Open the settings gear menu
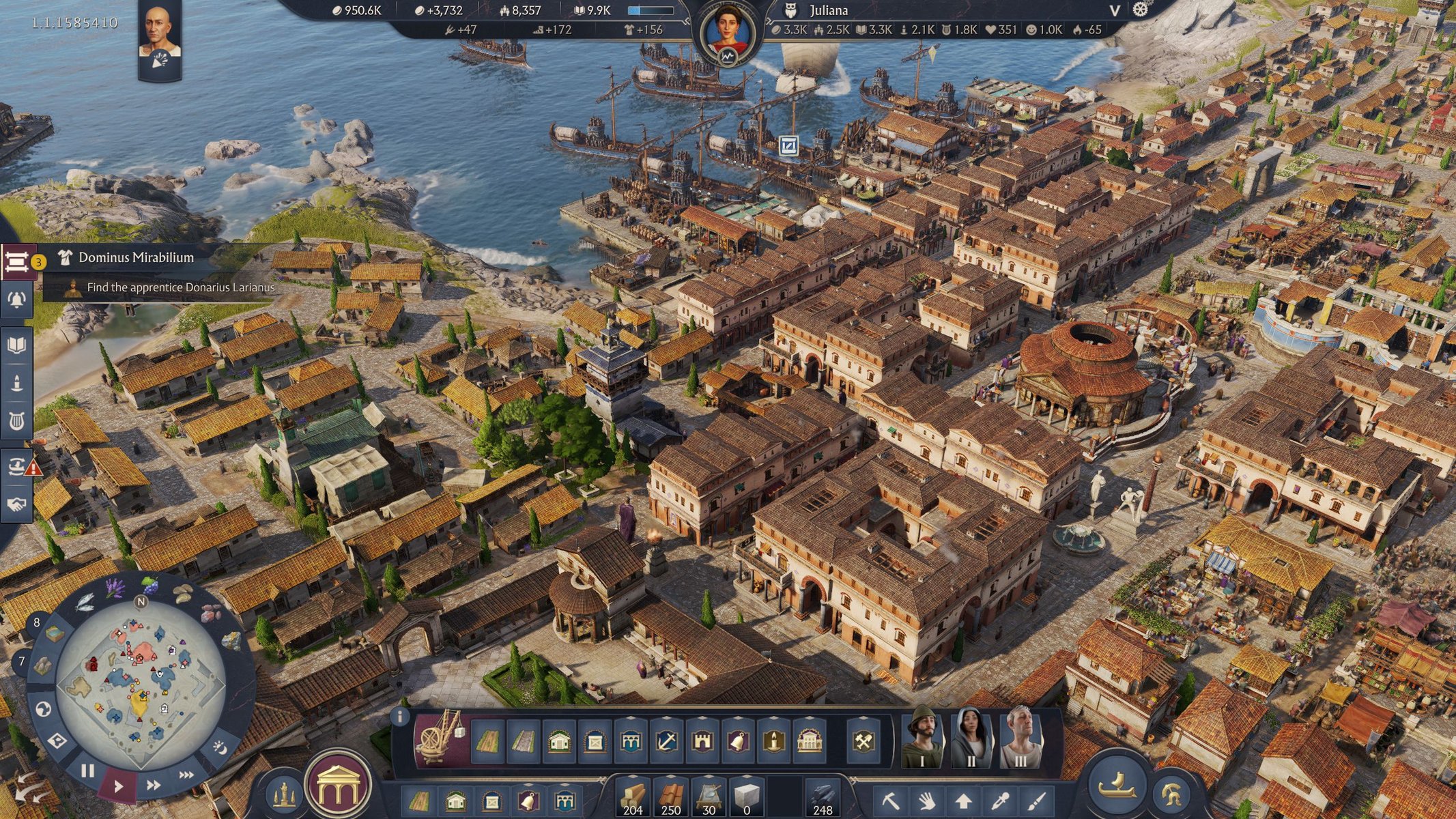Screen dimensions: 1456x819 (x=1141, y=10)
